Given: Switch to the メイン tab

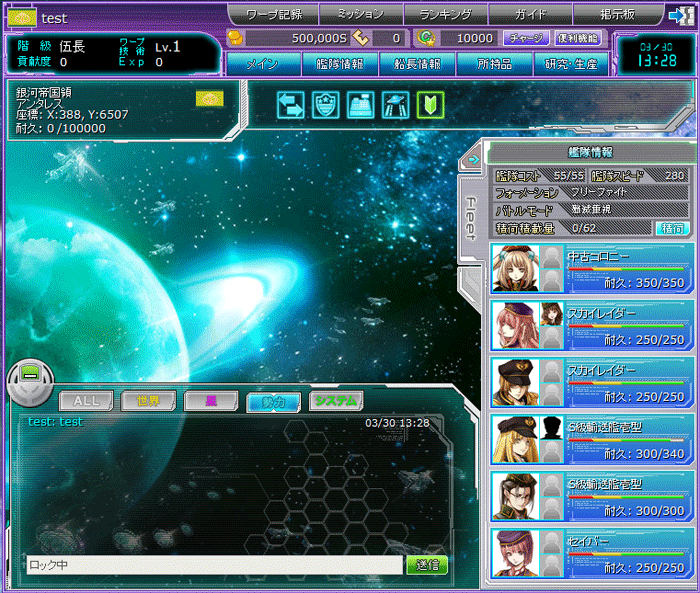Looking at the screenshot, I should point(261,64).
